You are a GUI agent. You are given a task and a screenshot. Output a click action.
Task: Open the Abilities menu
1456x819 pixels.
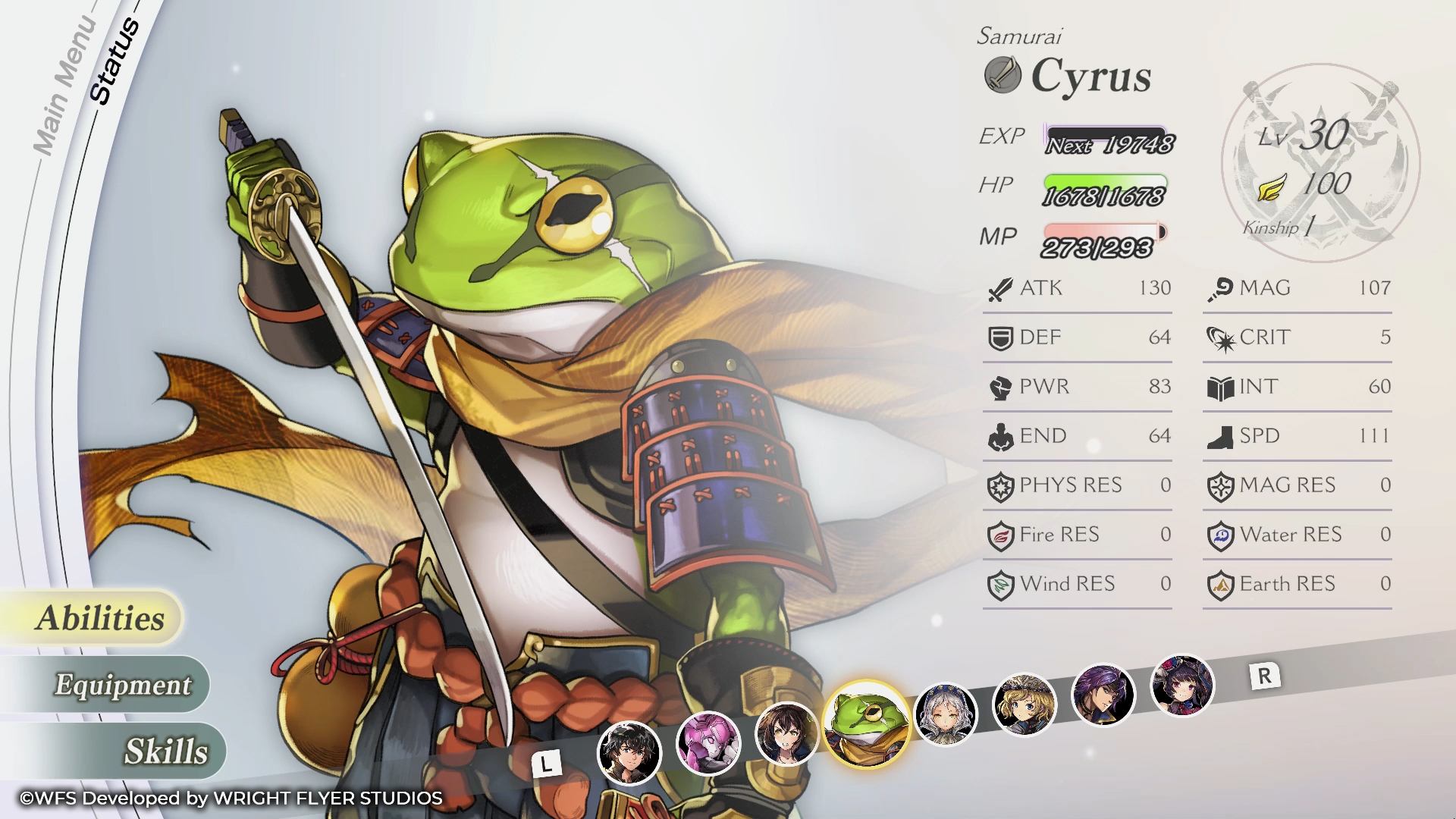[100, 618]
